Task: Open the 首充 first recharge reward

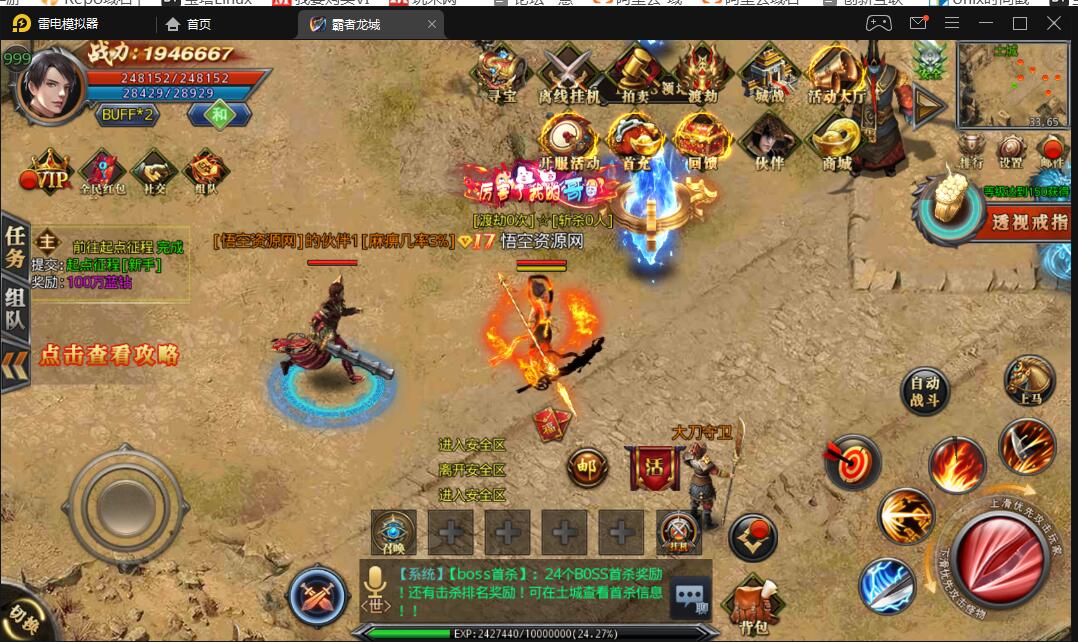Action: pyautogui.click(x=636, y=140)
